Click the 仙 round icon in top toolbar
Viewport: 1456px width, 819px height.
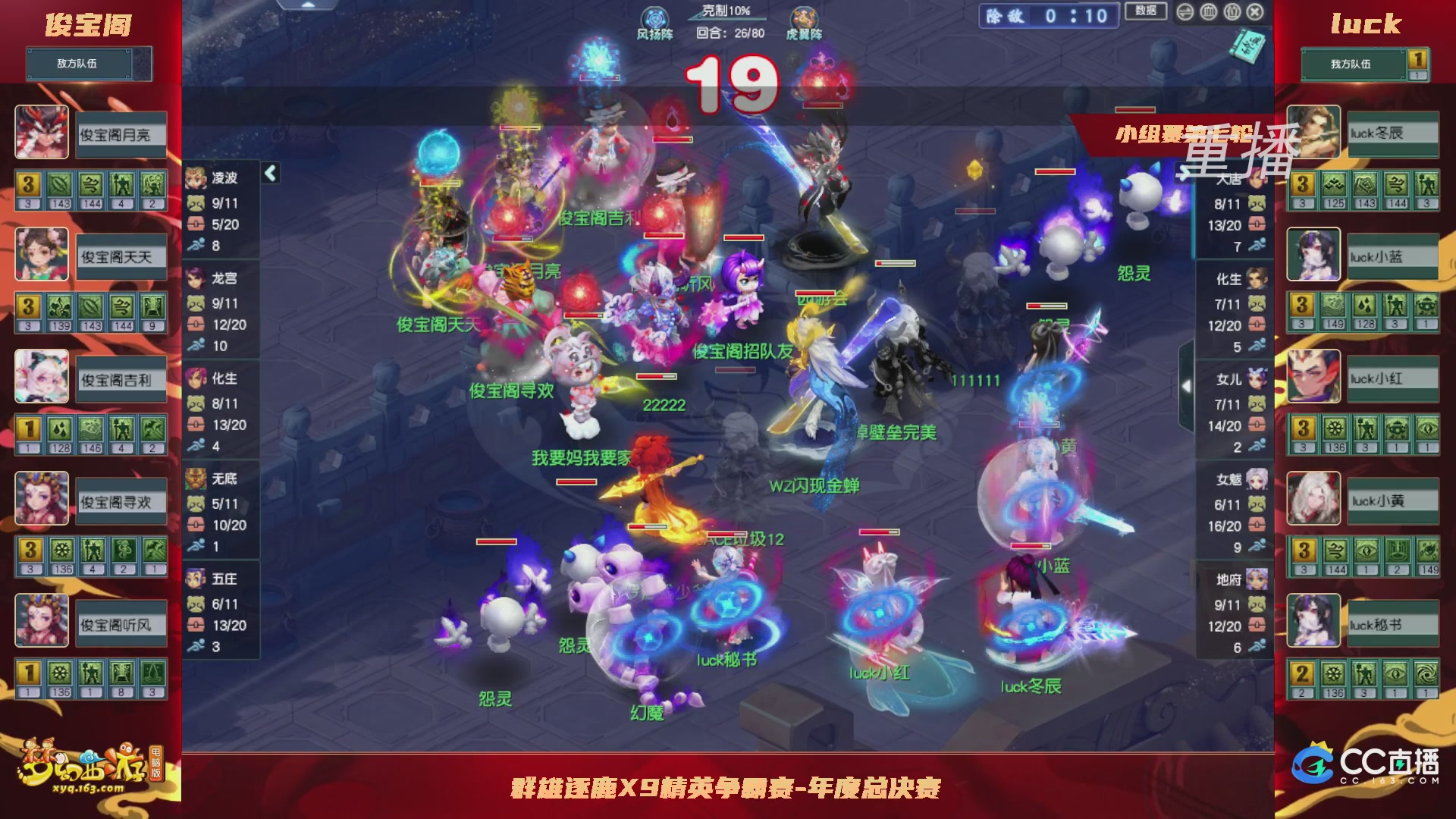tap(1232, 11)
